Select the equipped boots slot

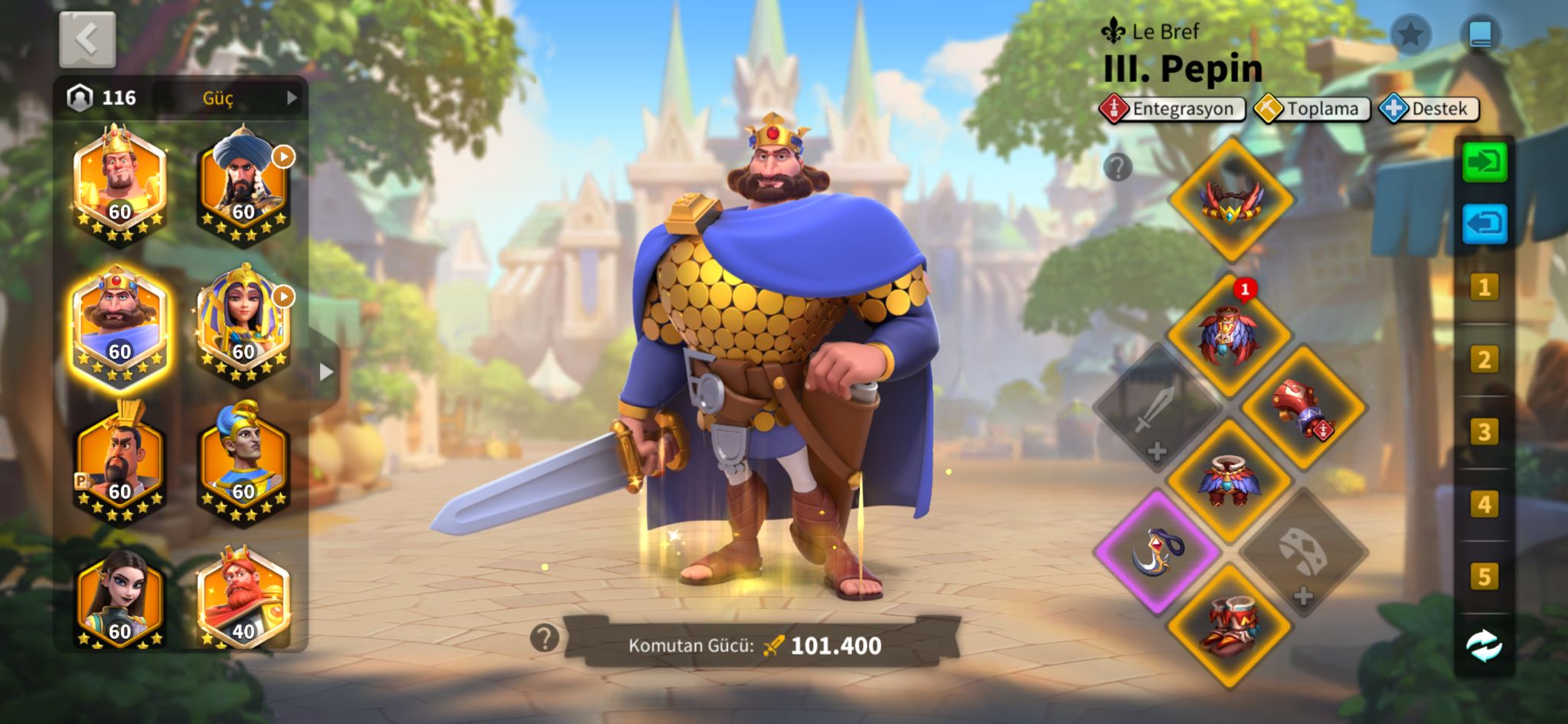(1230, 624)
